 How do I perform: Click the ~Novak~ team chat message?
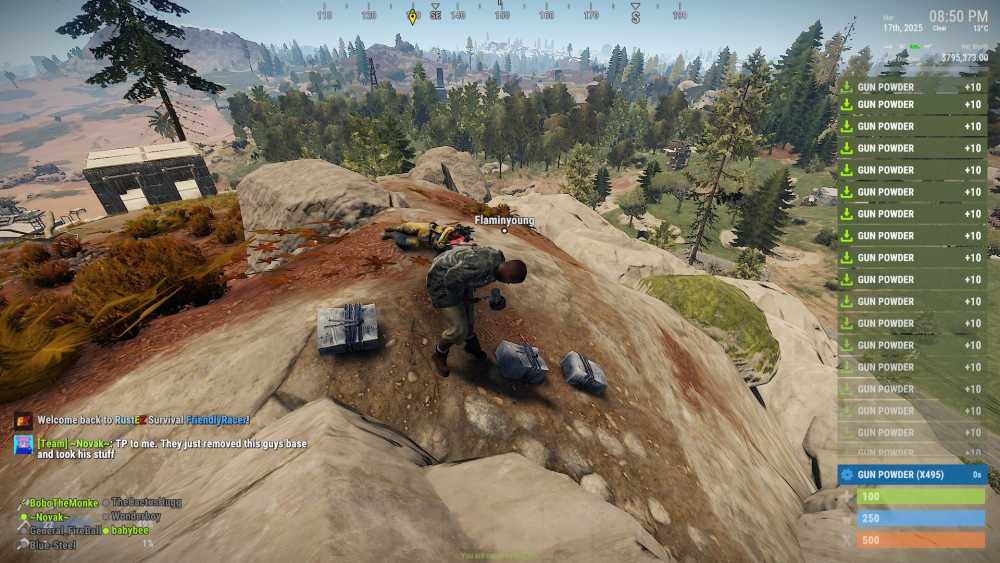tap(170, 449)
